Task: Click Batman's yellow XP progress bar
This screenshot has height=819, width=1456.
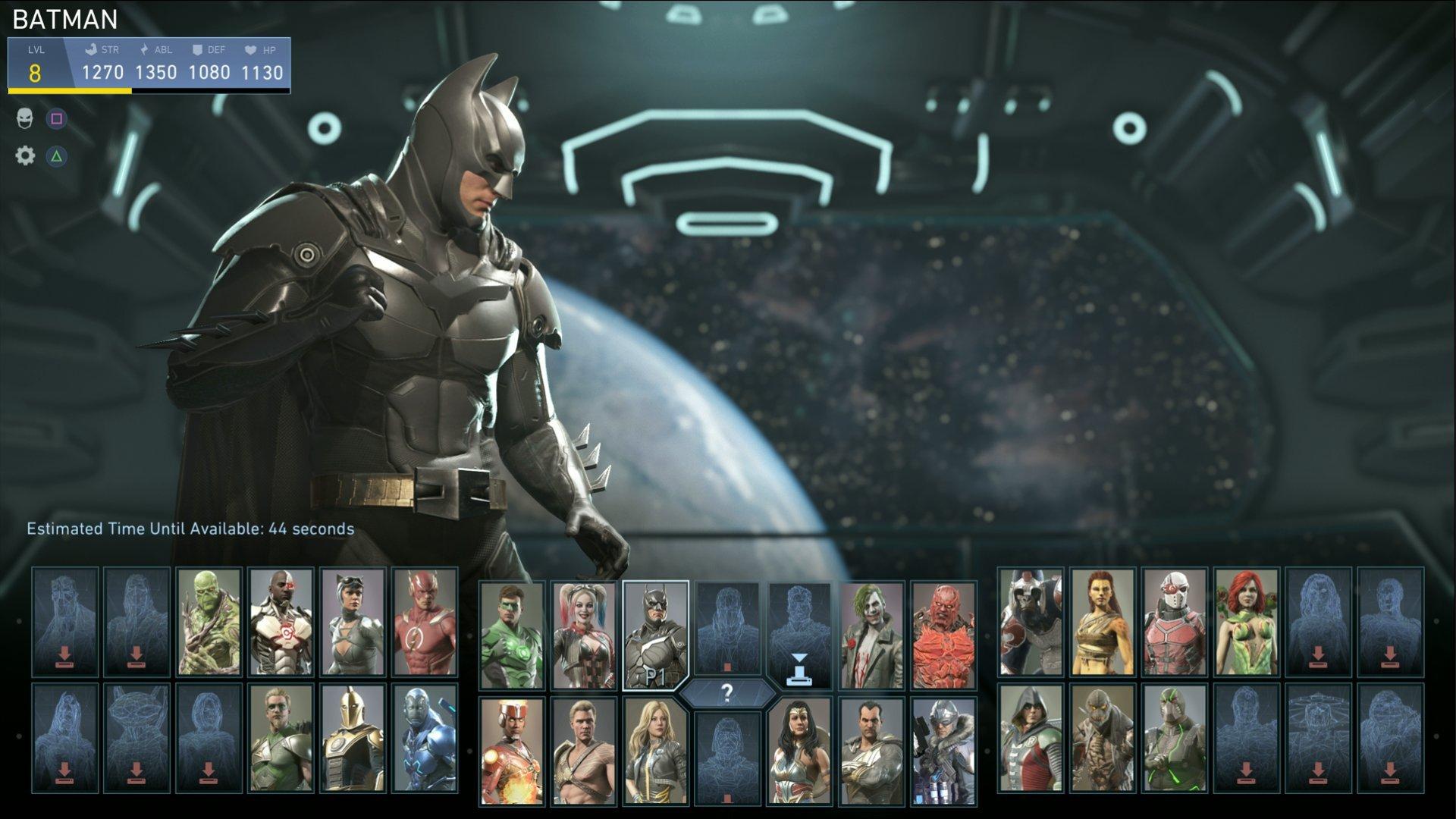Action: coord(68,91)
